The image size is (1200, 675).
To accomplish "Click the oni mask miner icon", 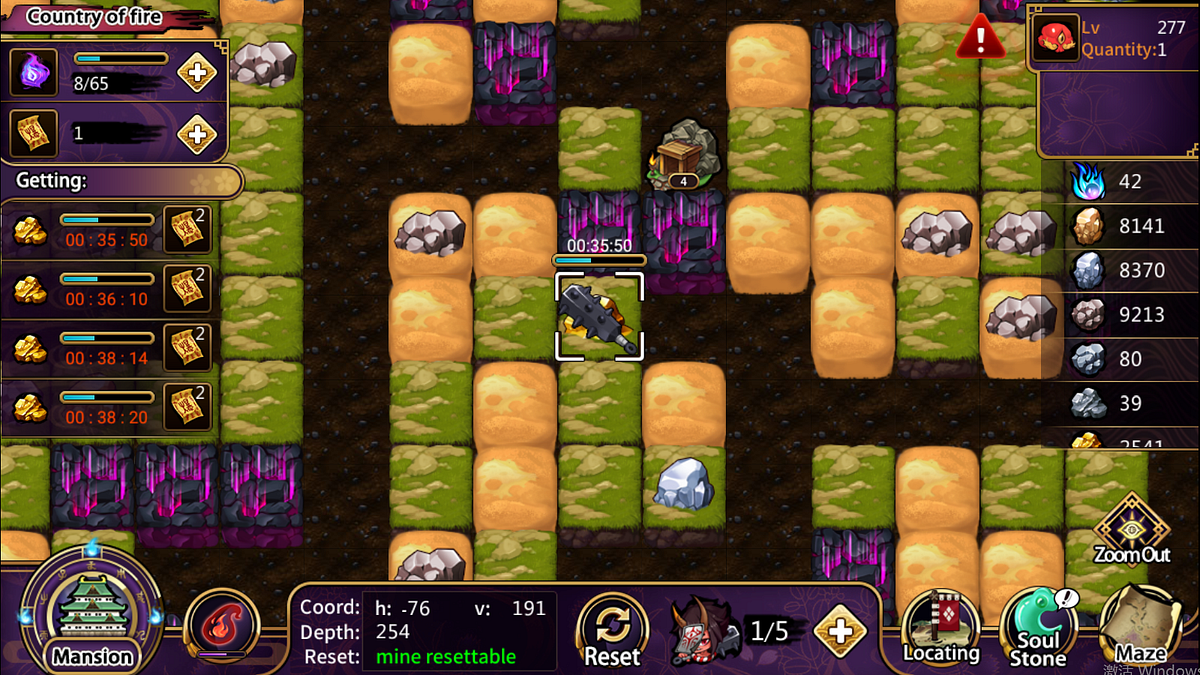I will point(704,631).
